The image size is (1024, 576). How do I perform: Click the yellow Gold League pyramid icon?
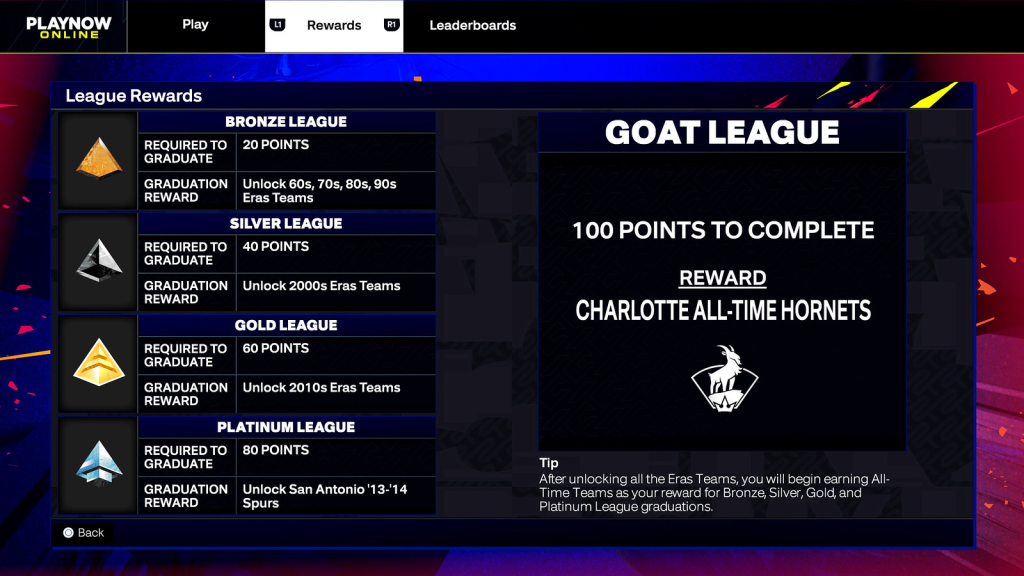pos(98,364)
